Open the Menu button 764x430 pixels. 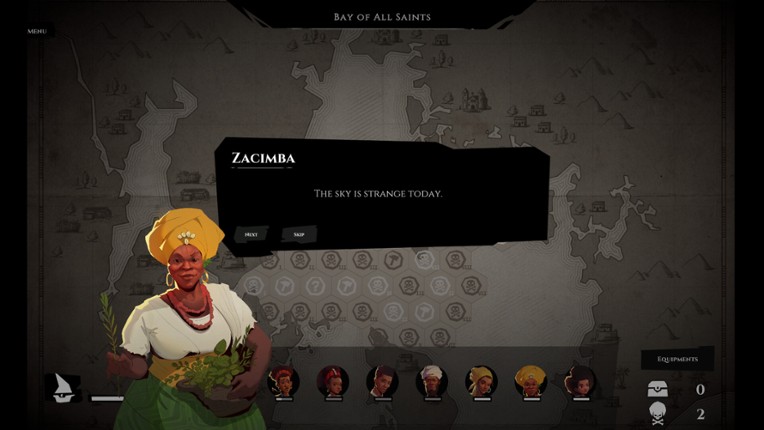coord(37,31)
